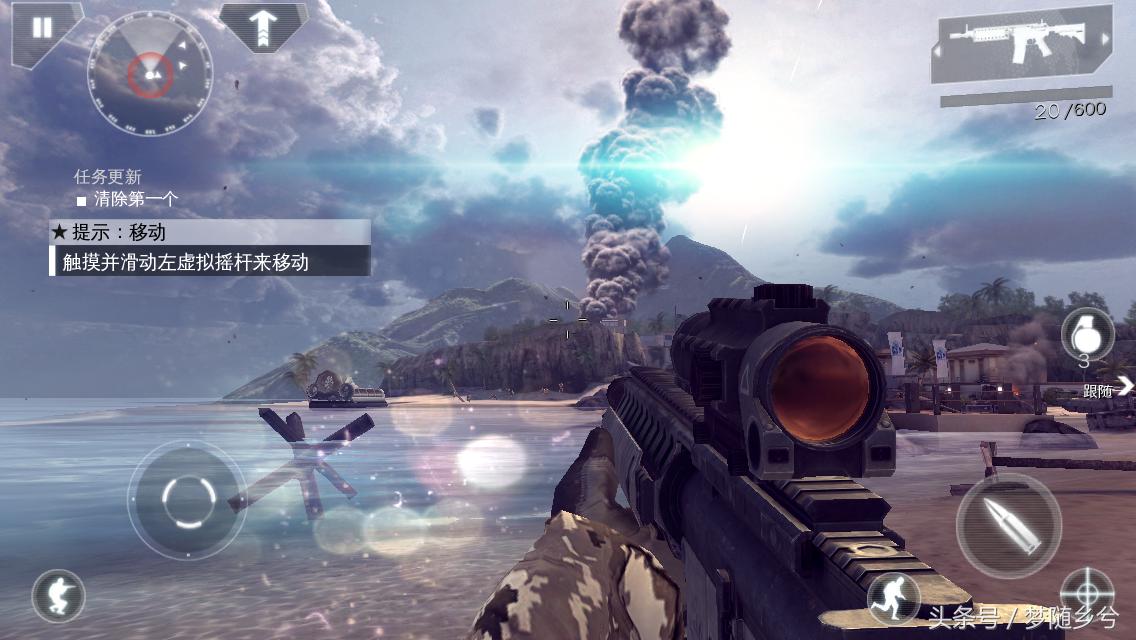Select the 清除第一个 mission objective

point(136,199)
